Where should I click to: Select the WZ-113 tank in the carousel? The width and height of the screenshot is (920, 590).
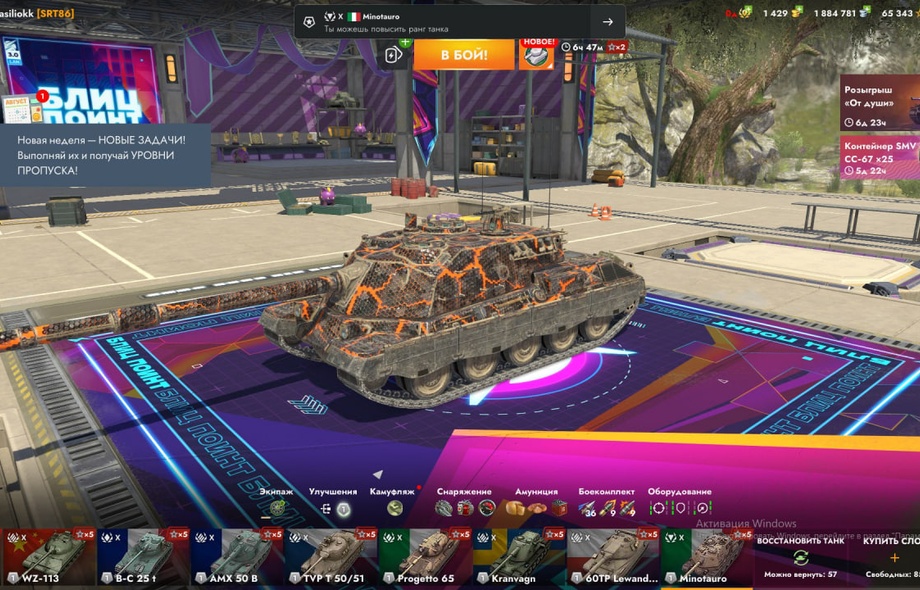[48, 558]
